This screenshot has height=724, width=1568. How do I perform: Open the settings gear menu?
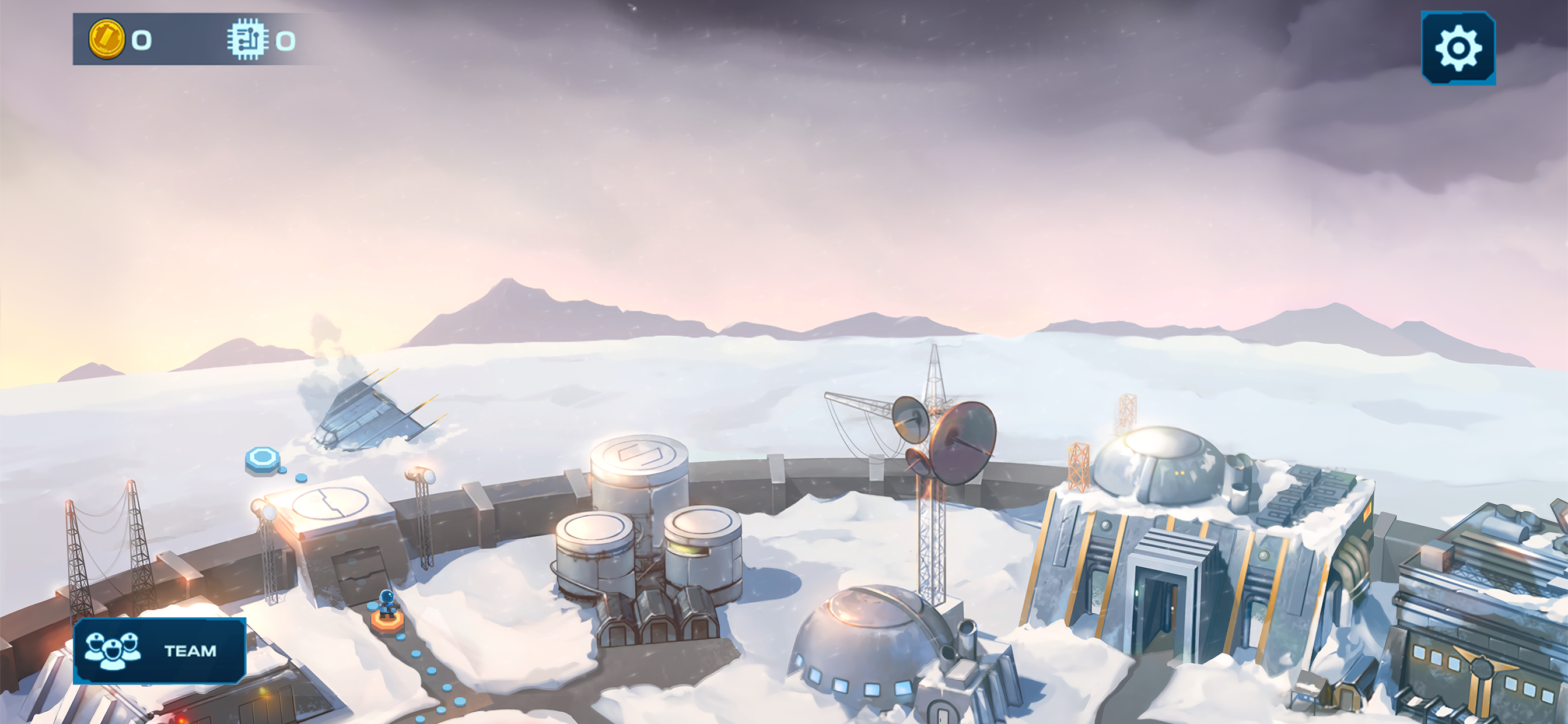point(1458,48)
